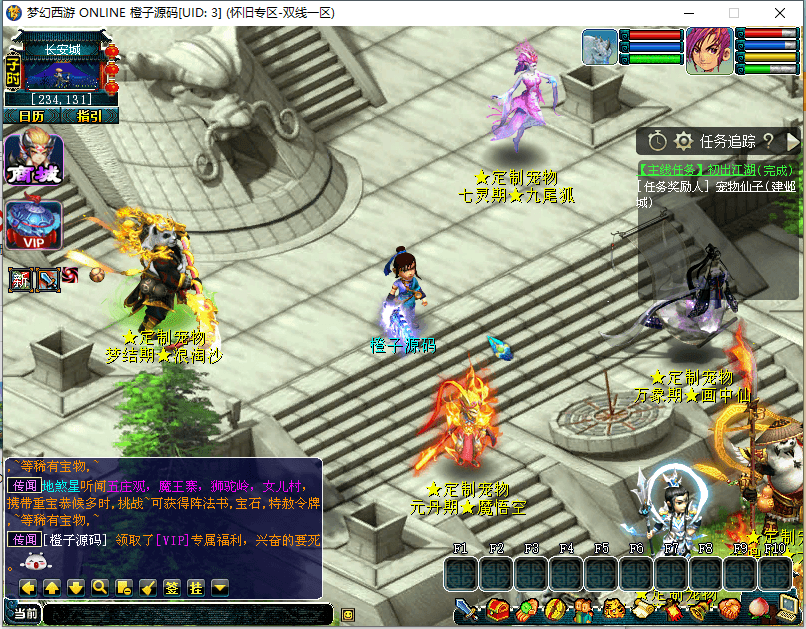Select the pet portrait beside the bars
Viewport: 806px width, 629px height.
pos(600,47)
